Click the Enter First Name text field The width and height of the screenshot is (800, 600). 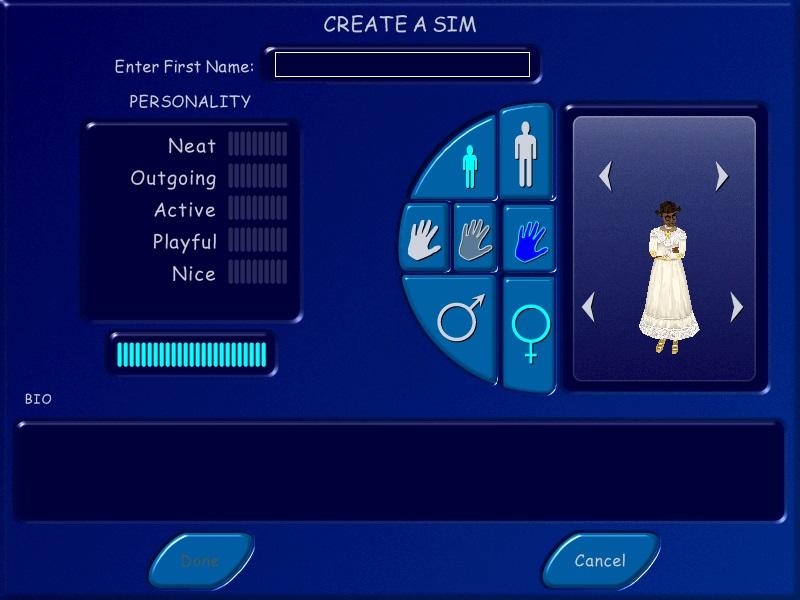pos(402,65)
